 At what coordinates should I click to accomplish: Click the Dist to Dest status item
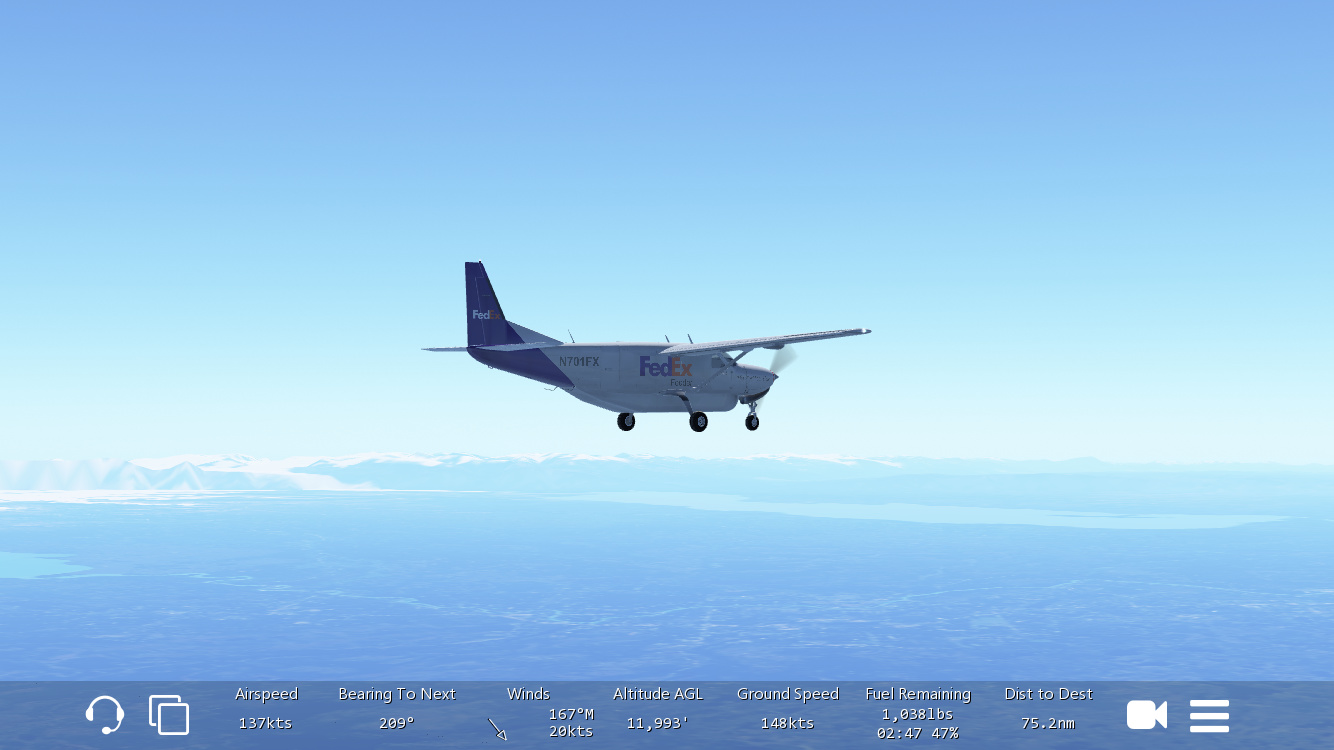pos(1048,709)
